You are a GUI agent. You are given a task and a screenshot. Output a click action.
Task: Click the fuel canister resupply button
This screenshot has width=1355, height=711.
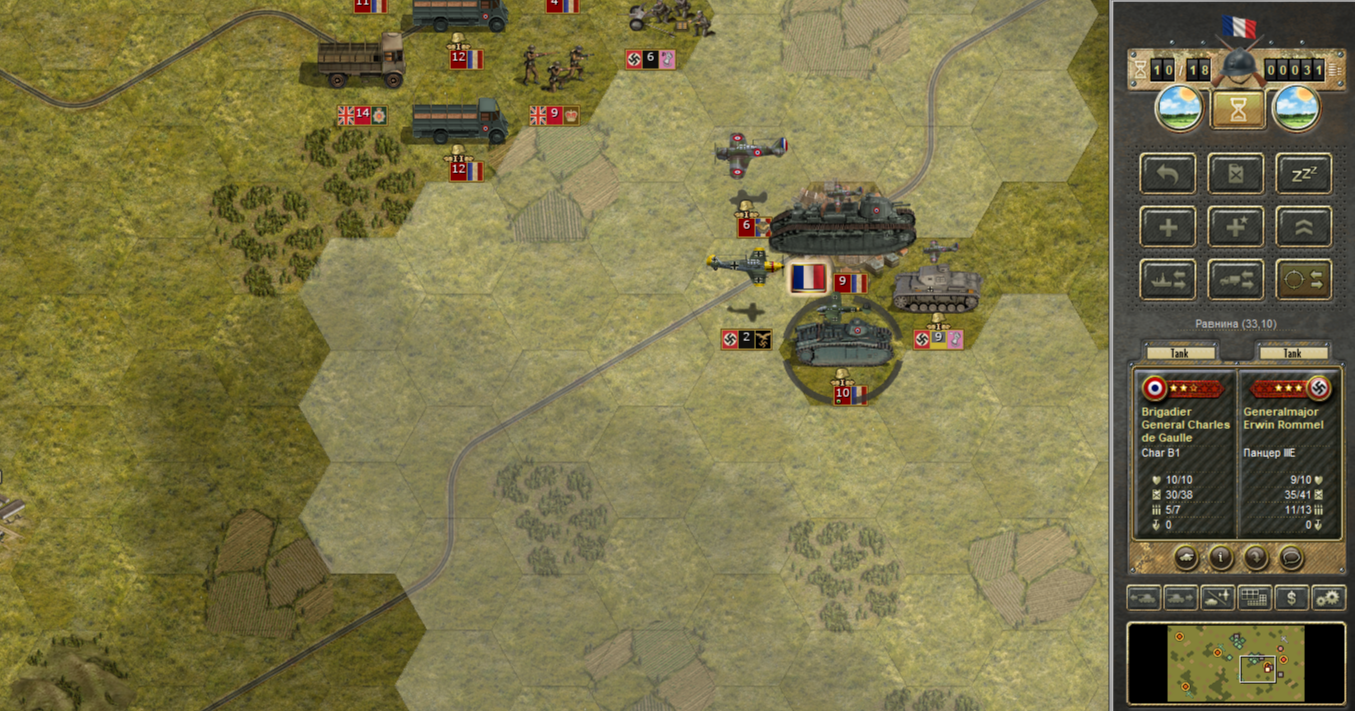[1236, 174]
